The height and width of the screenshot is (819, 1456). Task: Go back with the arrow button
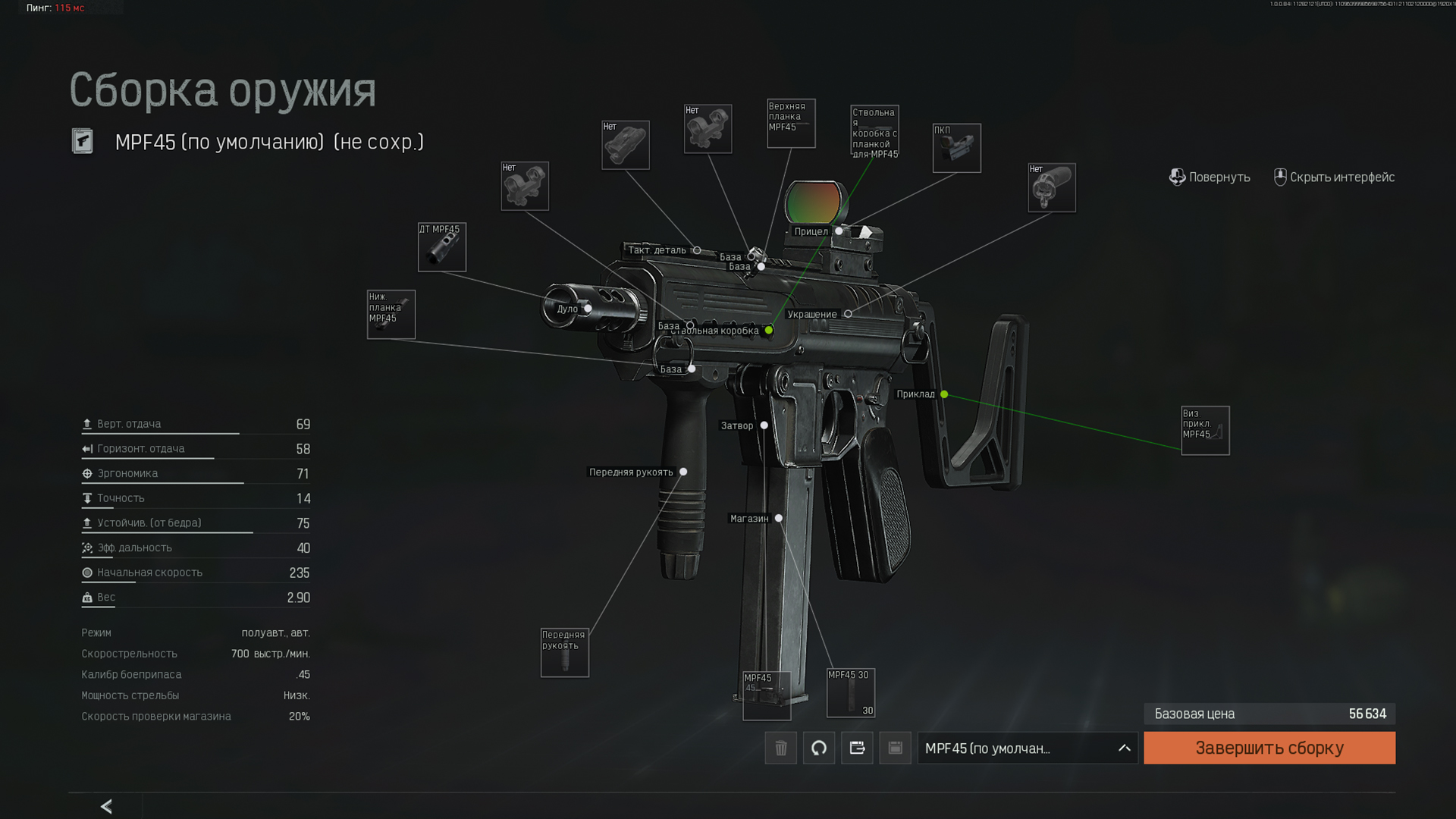tap(106, 806)
